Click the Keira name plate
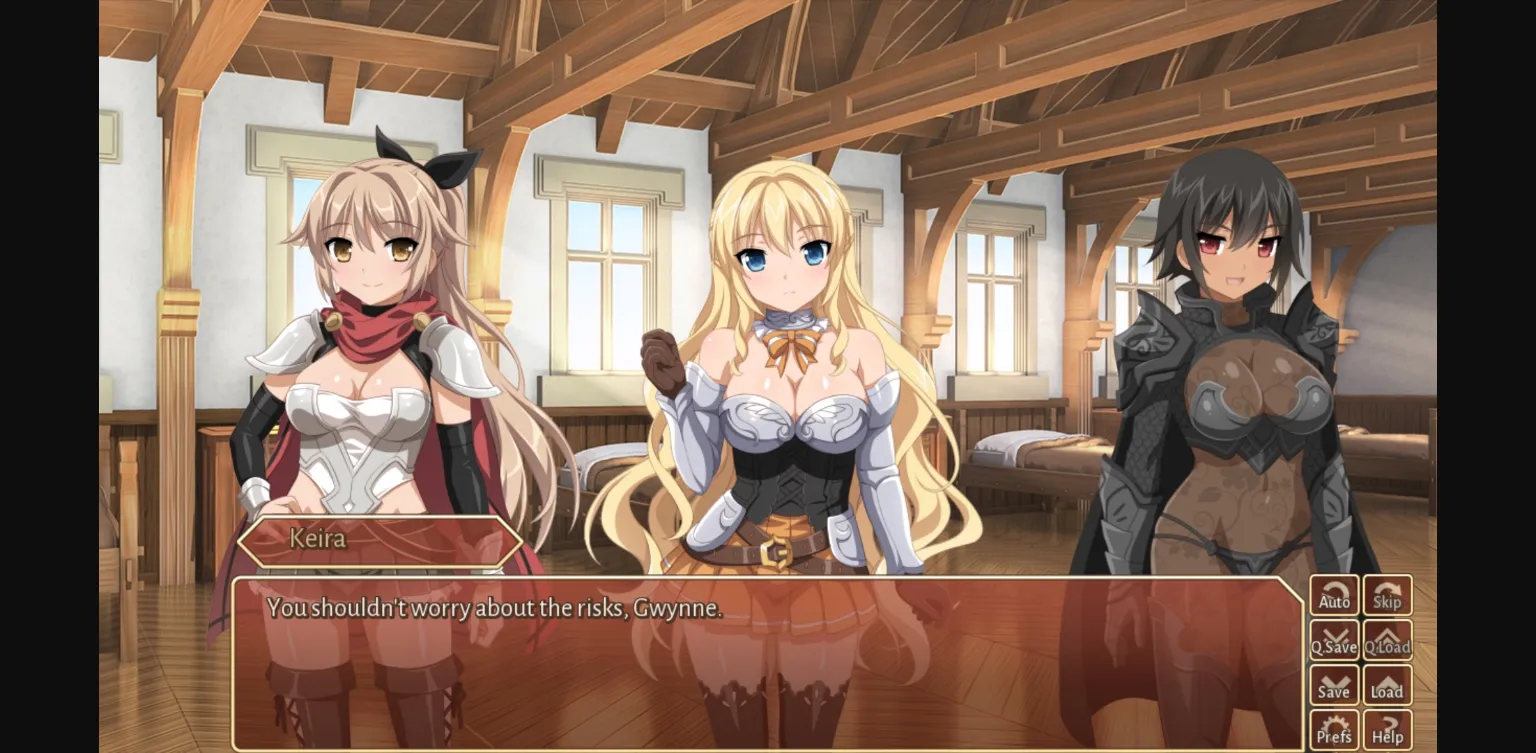Image resolution: width=1536 pixels, height=753 pixels. tap(378, 540)
